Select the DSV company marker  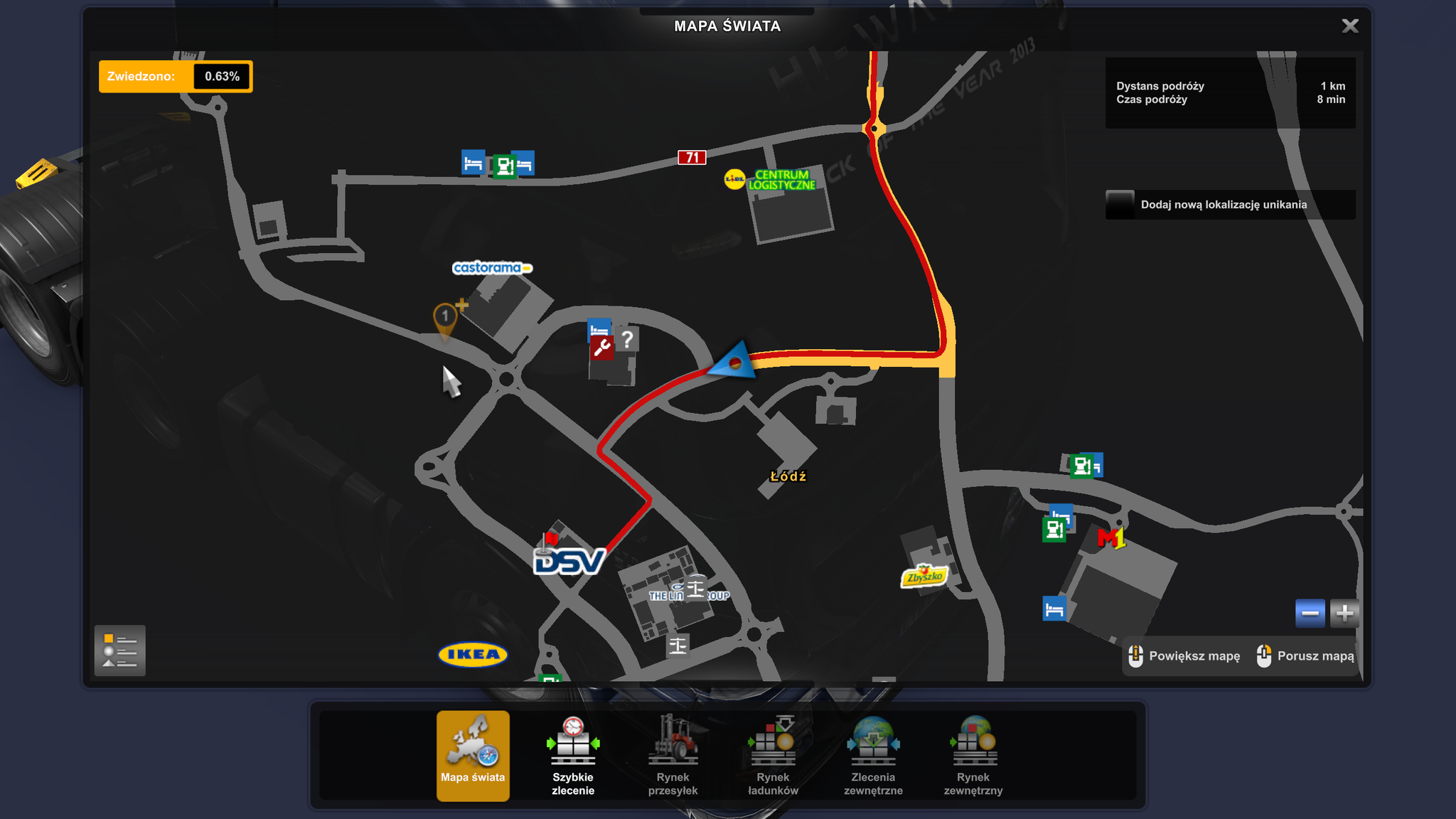[569, 562]
